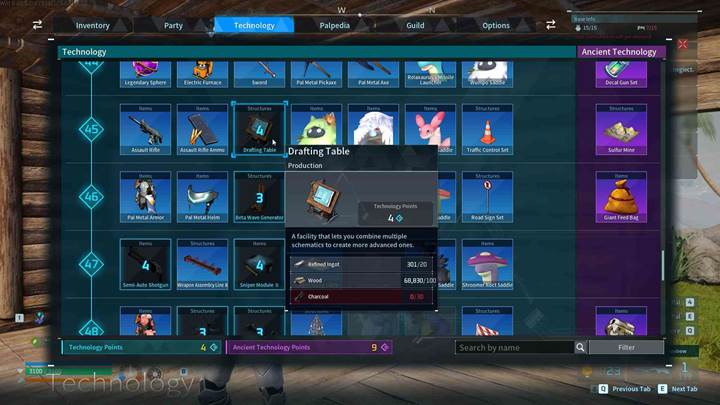Select the Traffic Control Set structure

(488, 130)
